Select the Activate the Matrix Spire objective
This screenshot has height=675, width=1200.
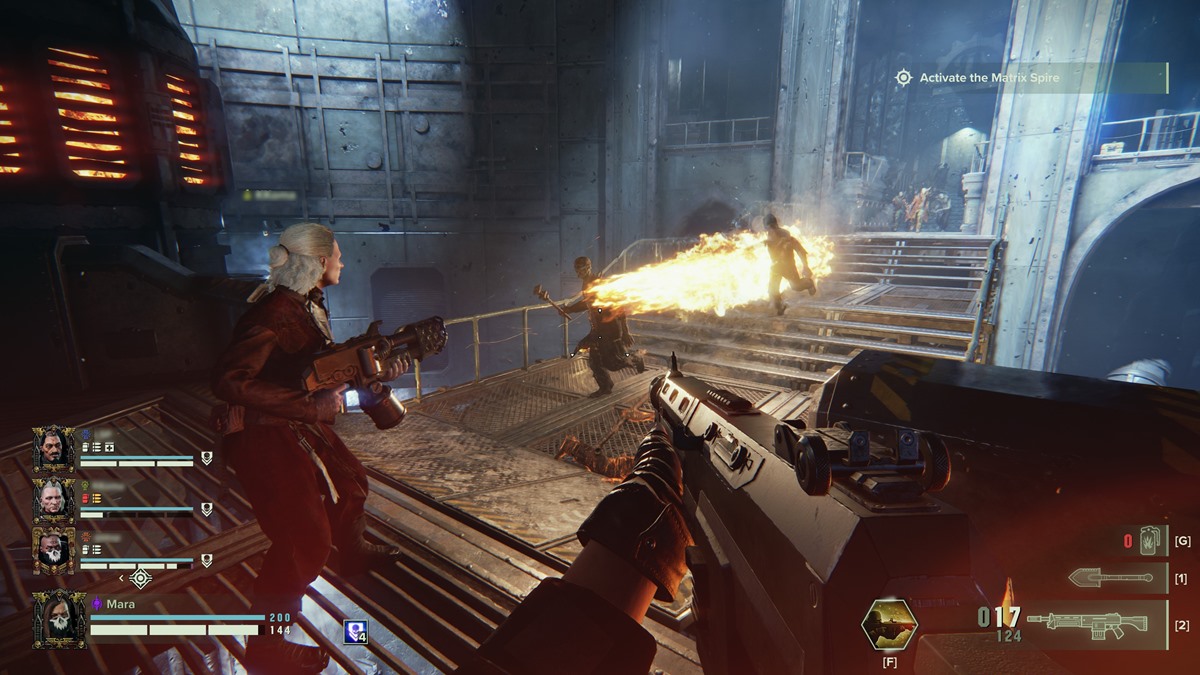pos(1030,78)
